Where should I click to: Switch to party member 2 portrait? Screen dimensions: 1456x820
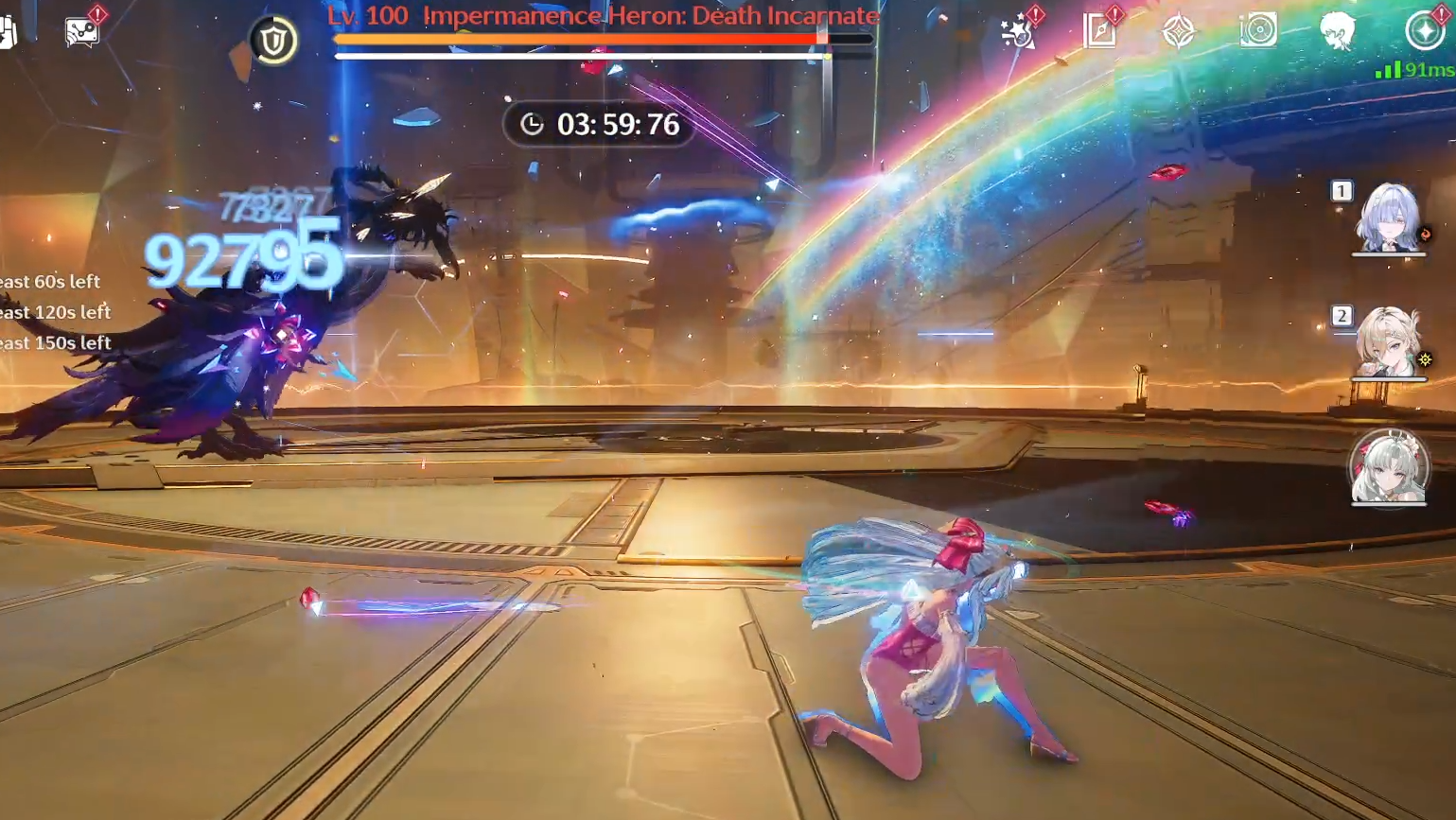pos(1388,342)
